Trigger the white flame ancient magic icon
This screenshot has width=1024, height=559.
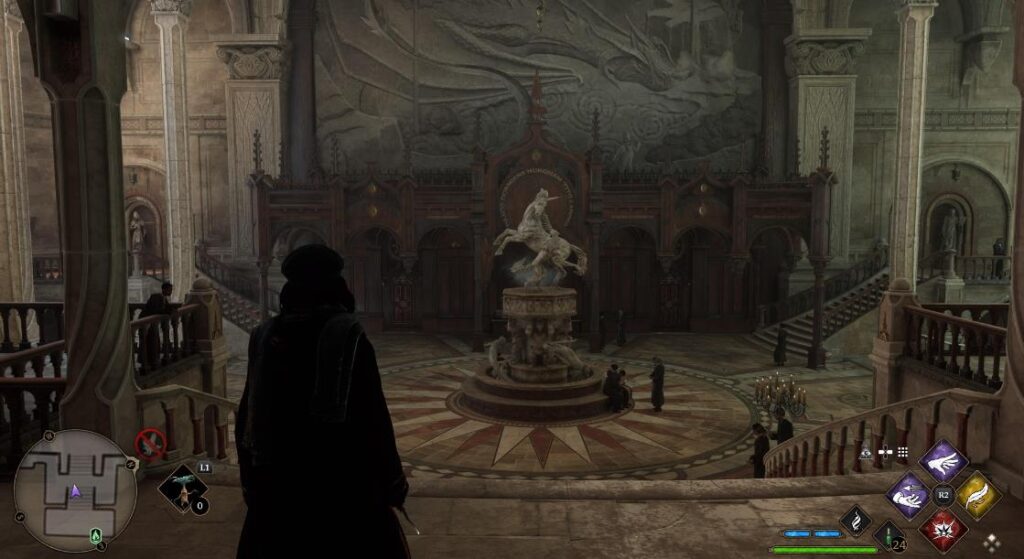(x=855, y=520)
